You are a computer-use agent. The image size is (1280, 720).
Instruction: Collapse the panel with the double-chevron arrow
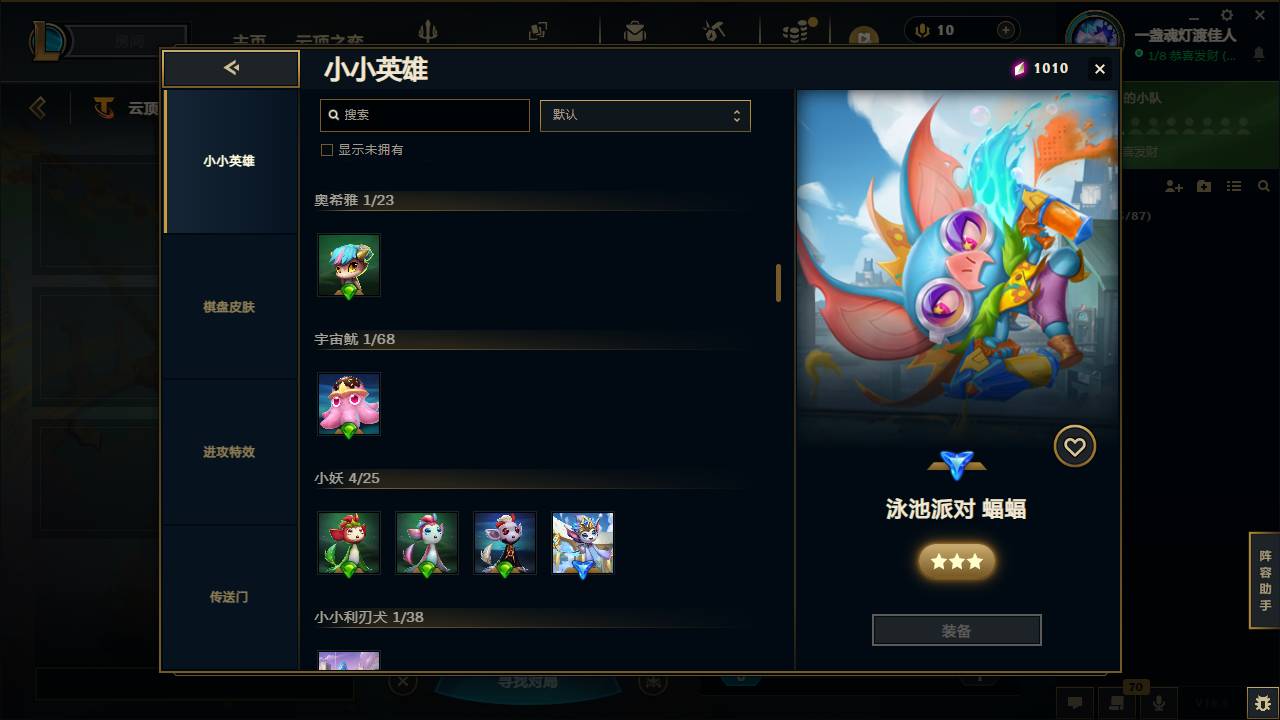click(231, 68)
